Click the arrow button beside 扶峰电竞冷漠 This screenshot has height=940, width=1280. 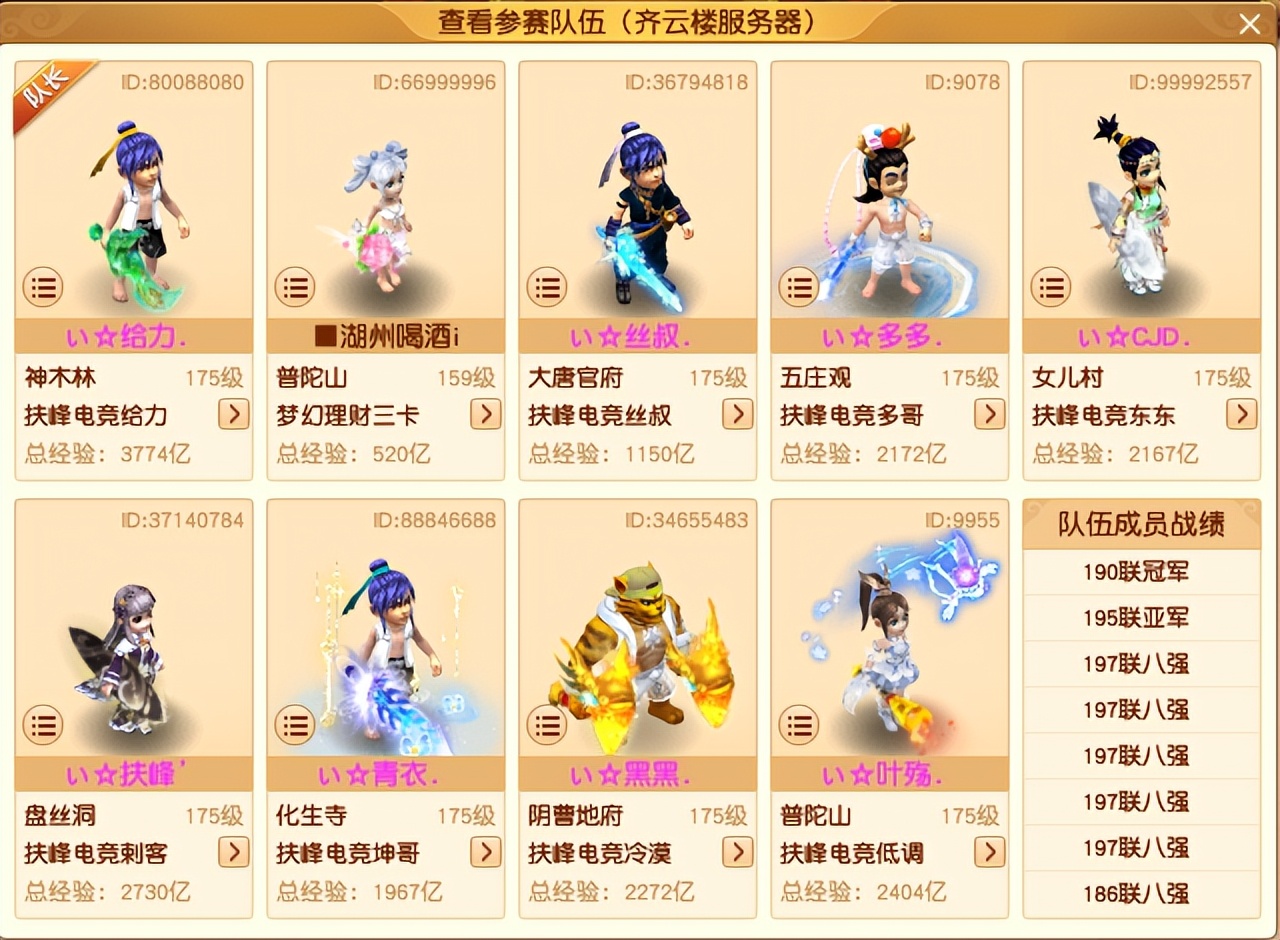[736, 853]
